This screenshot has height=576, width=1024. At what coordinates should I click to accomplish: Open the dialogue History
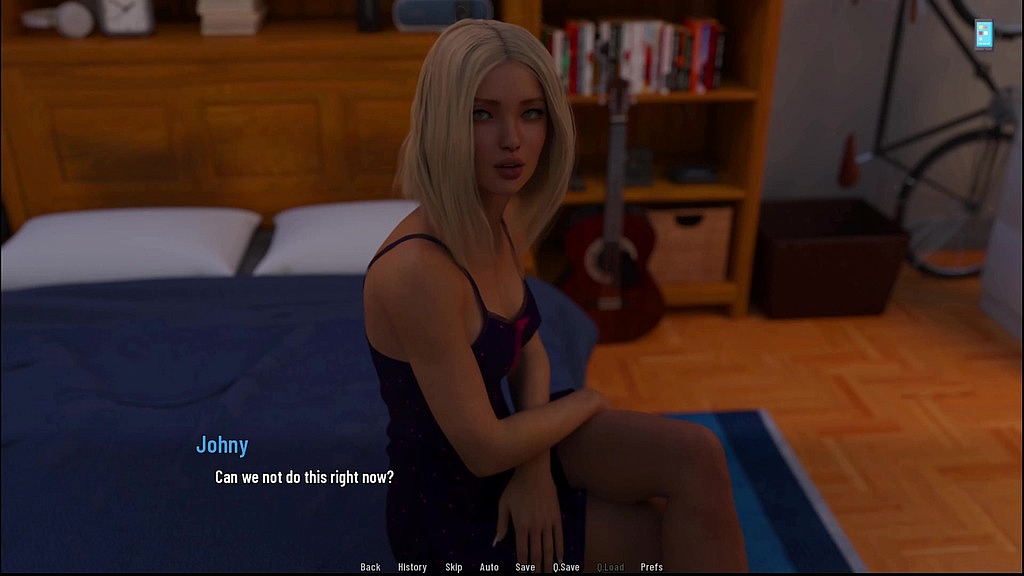412,567
